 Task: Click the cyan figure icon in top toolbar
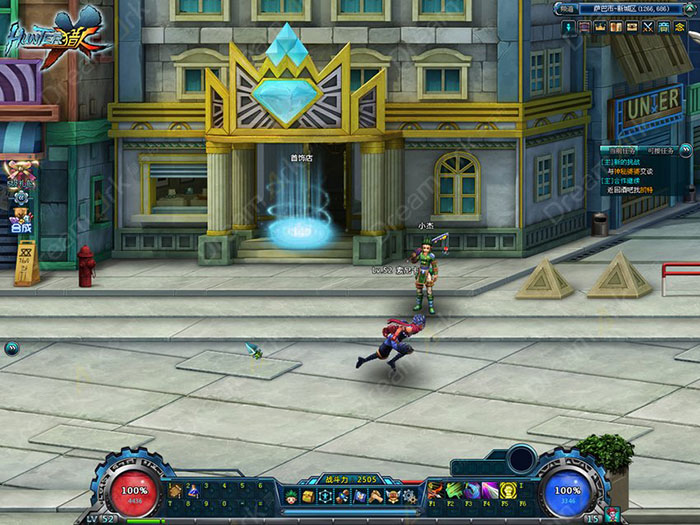[x=568, y=27]
